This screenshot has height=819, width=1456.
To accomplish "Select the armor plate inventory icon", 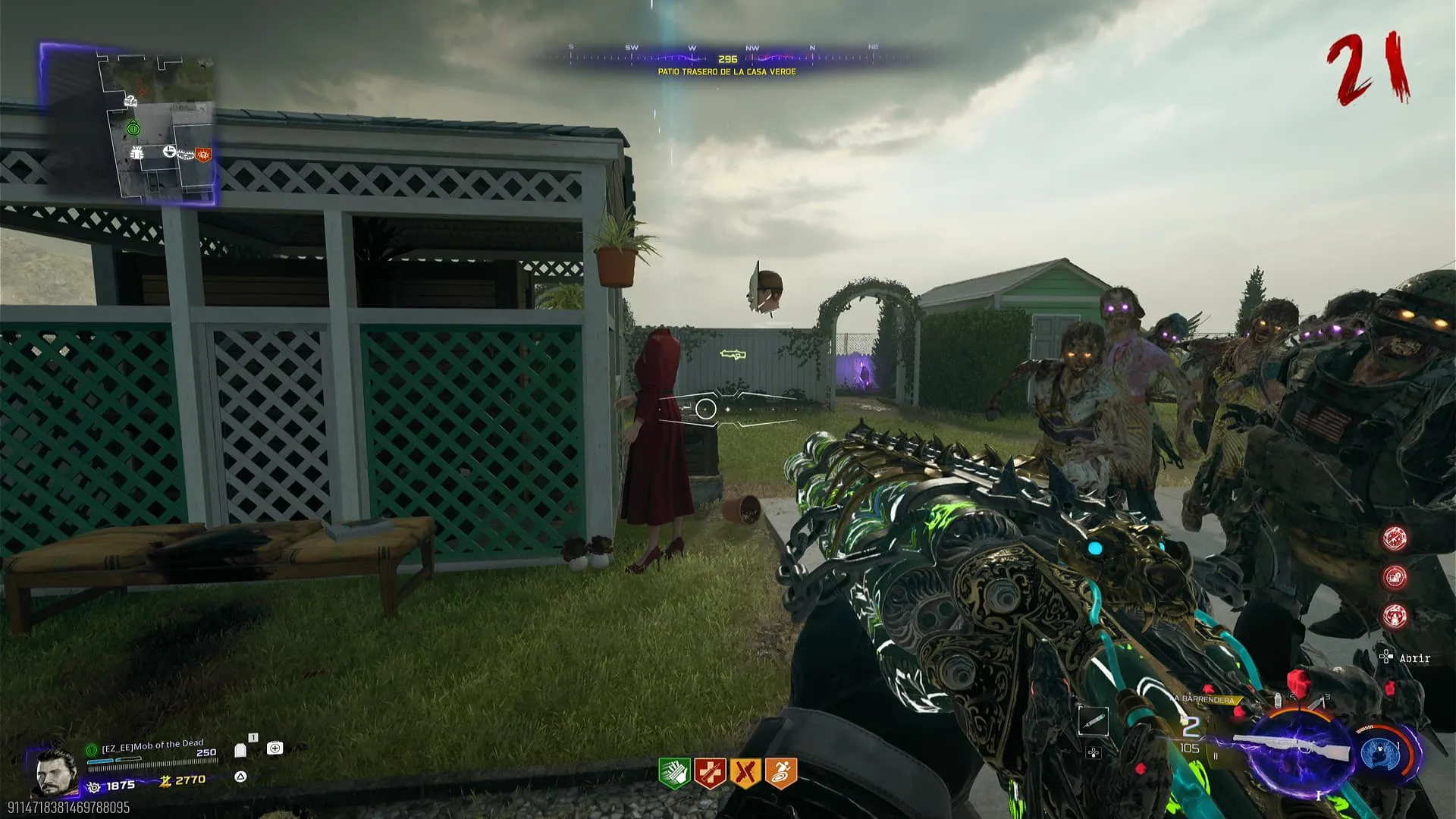I will 241,750.
